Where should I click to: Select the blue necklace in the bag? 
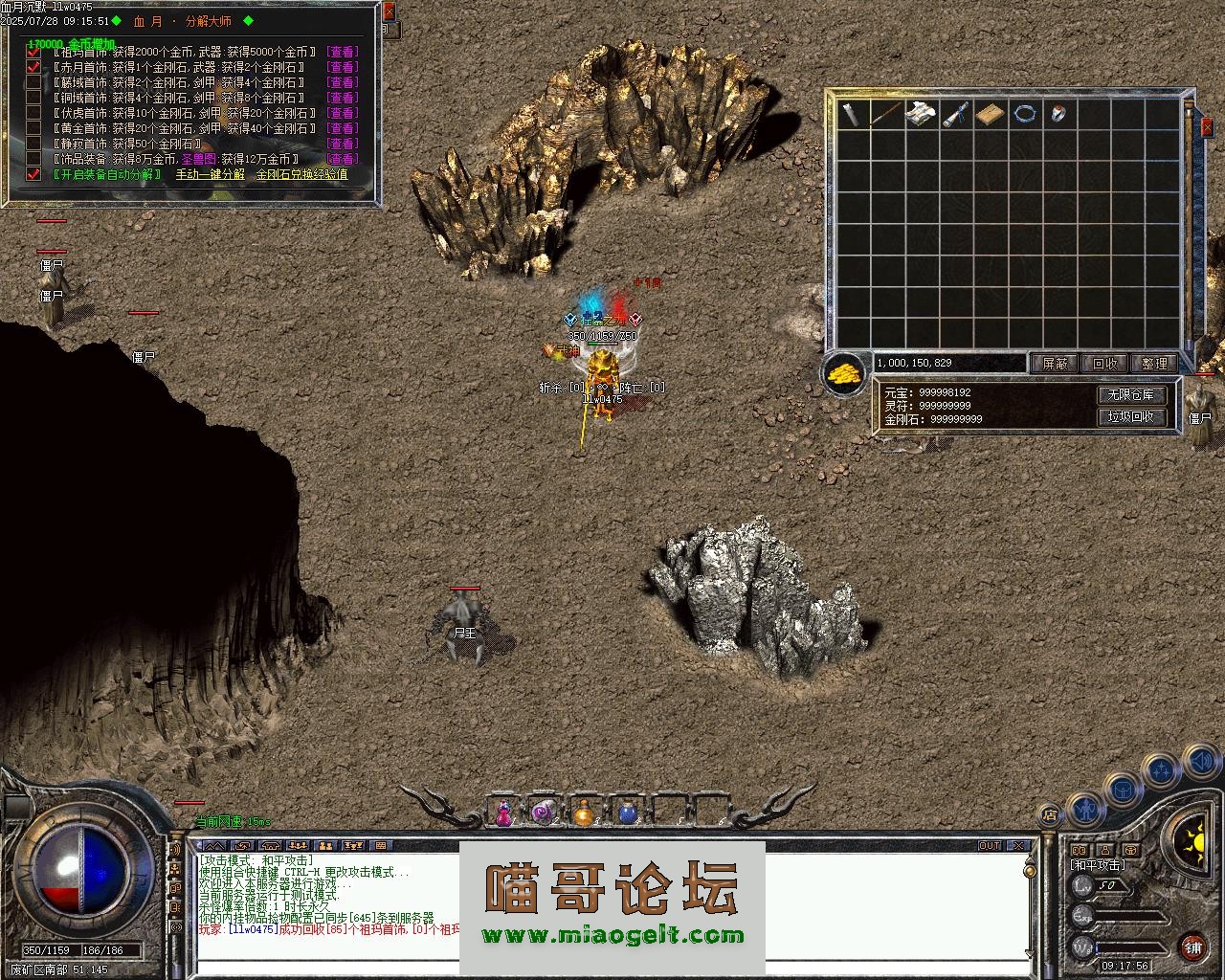click(x=1026, y=114)
